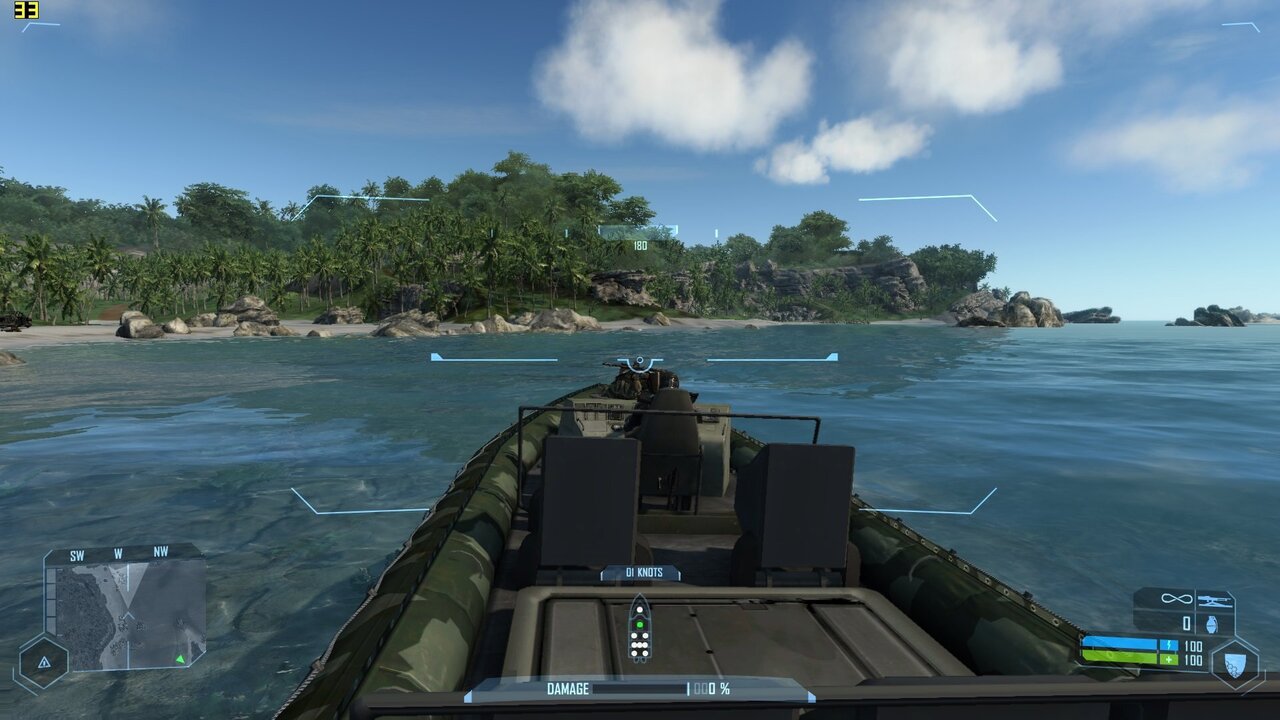The image size is (1280, 720).
Task: Expand the 180 compass heading readout
Action: 640,243
